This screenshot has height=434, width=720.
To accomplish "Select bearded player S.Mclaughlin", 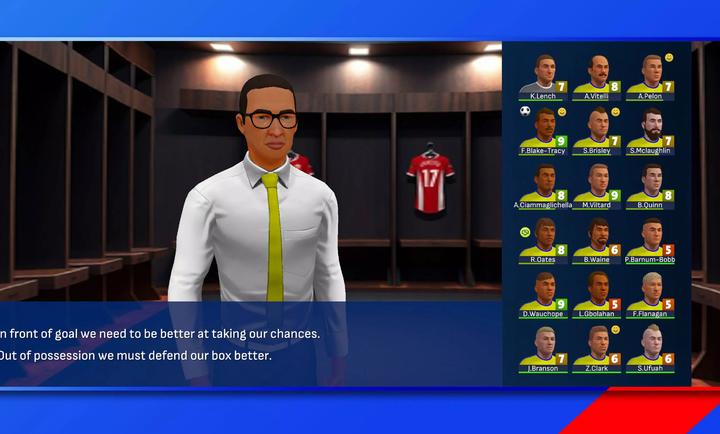I will point(650,129).
